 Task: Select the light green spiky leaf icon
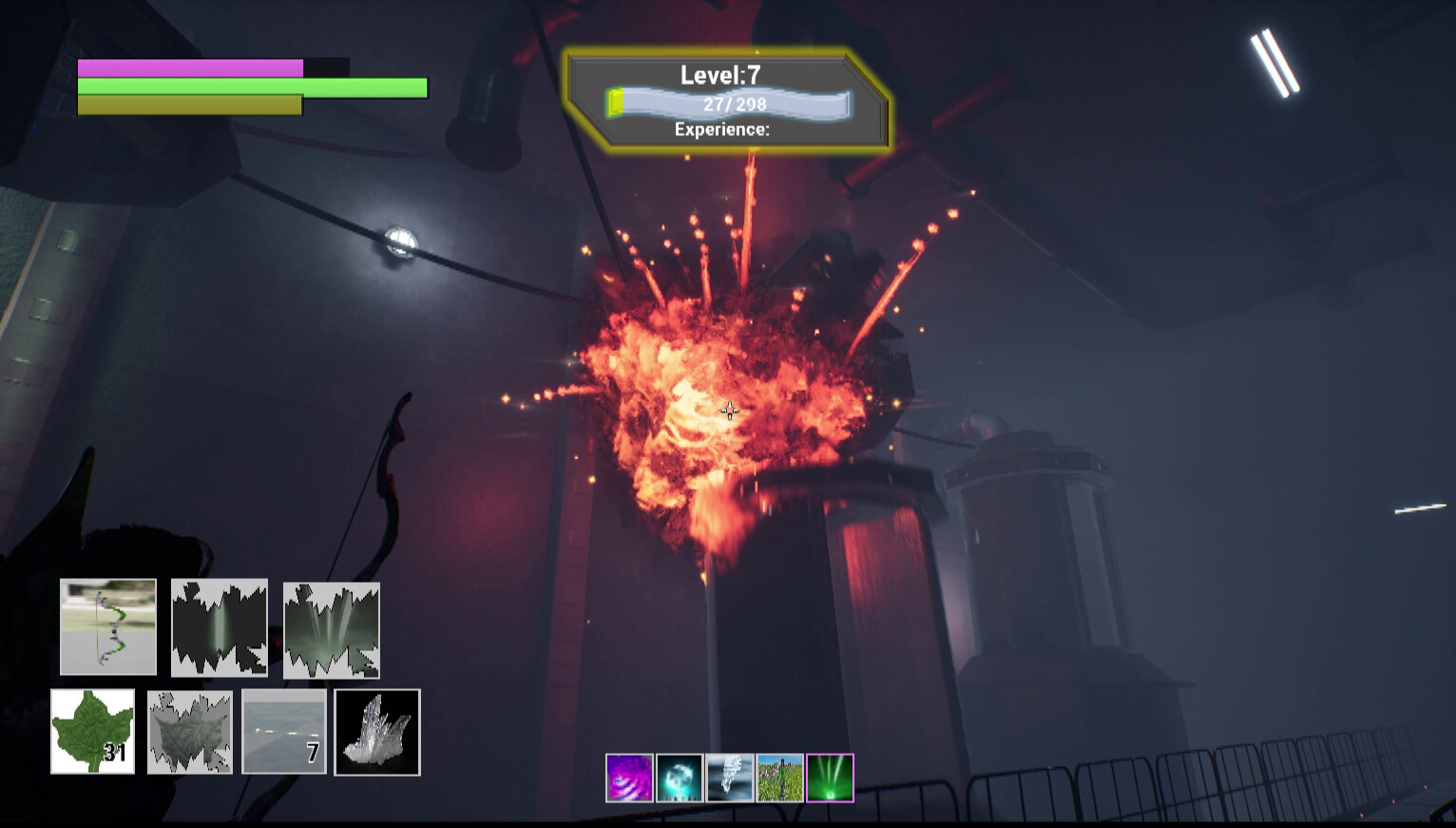[330, 627]
